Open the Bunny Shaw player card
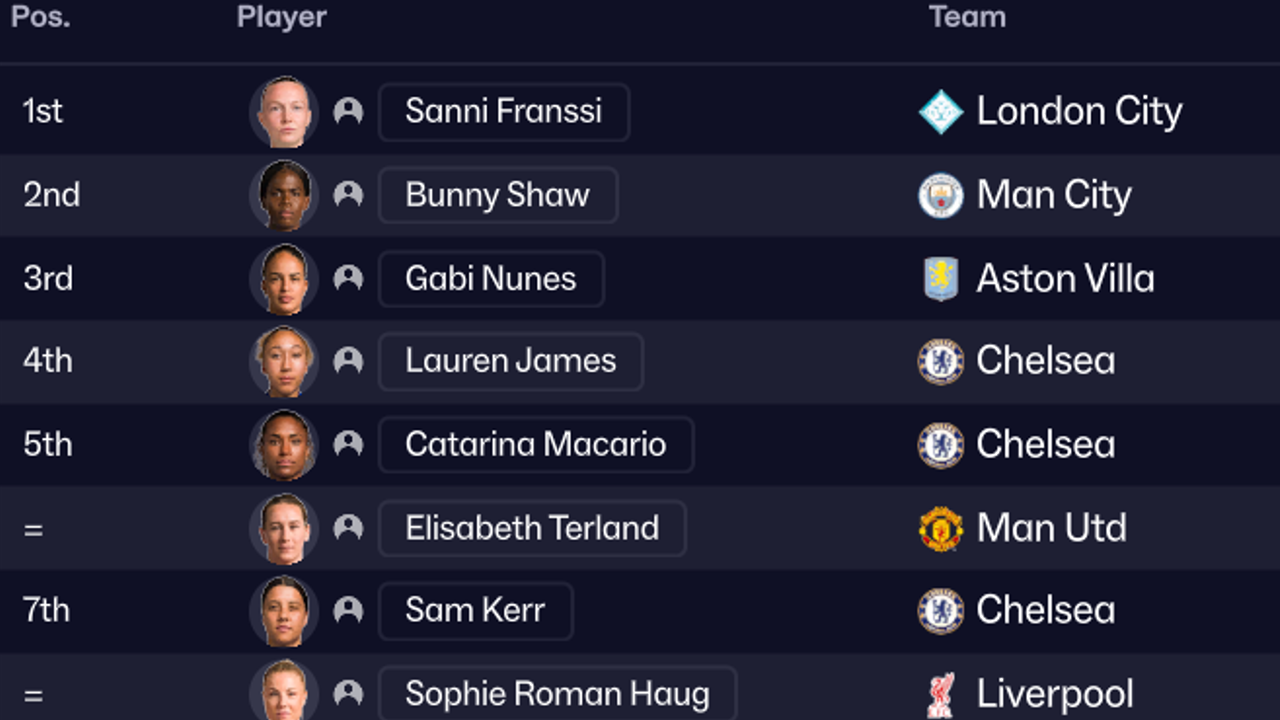This screenshot has height=720, width=1280. click(497, 196)
